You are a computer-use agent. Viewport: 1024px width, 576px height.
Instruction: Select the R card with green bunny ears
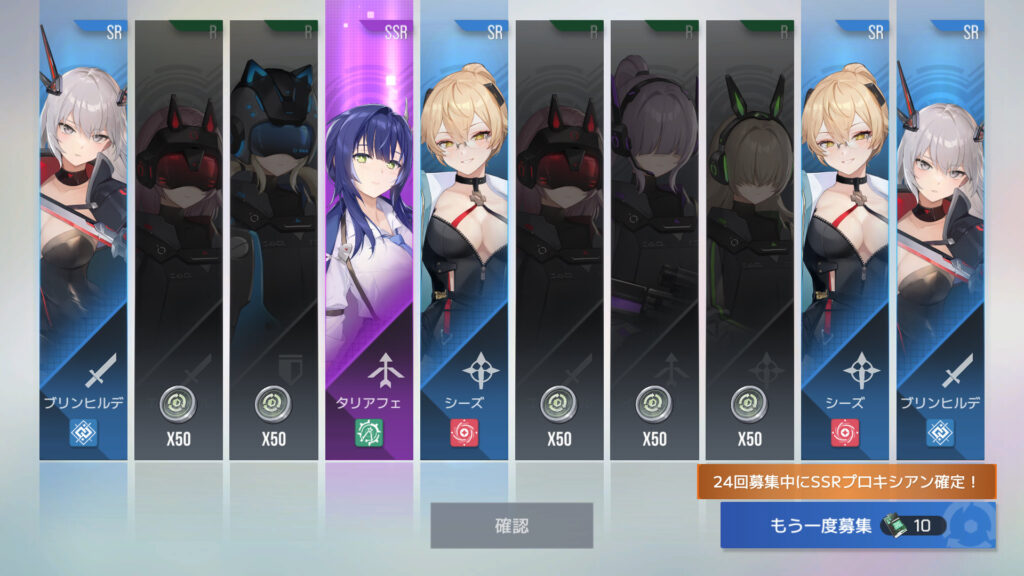(749, 240)
